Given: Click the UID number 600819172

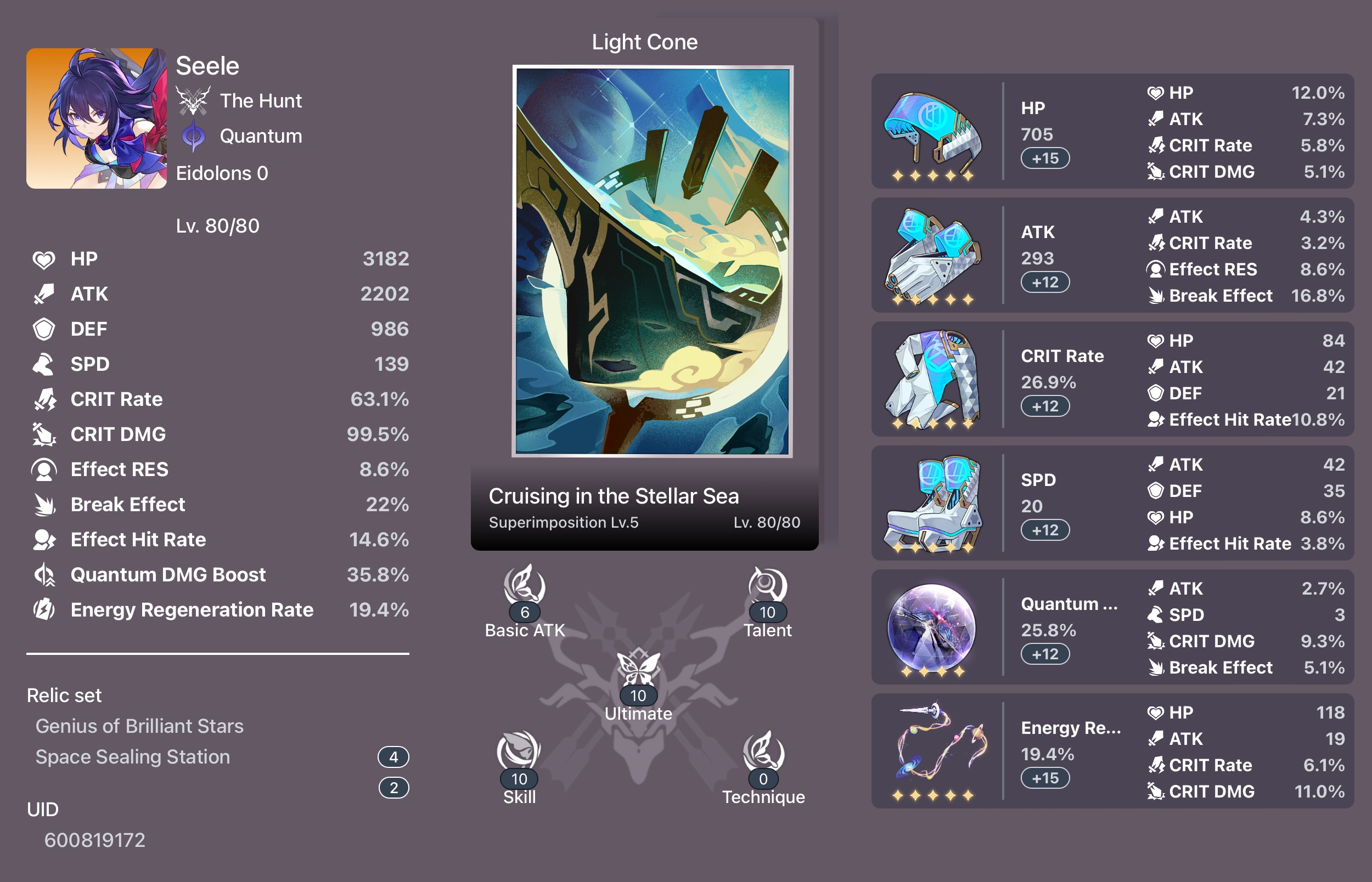Looking at the screenshot, I should 95,840.
